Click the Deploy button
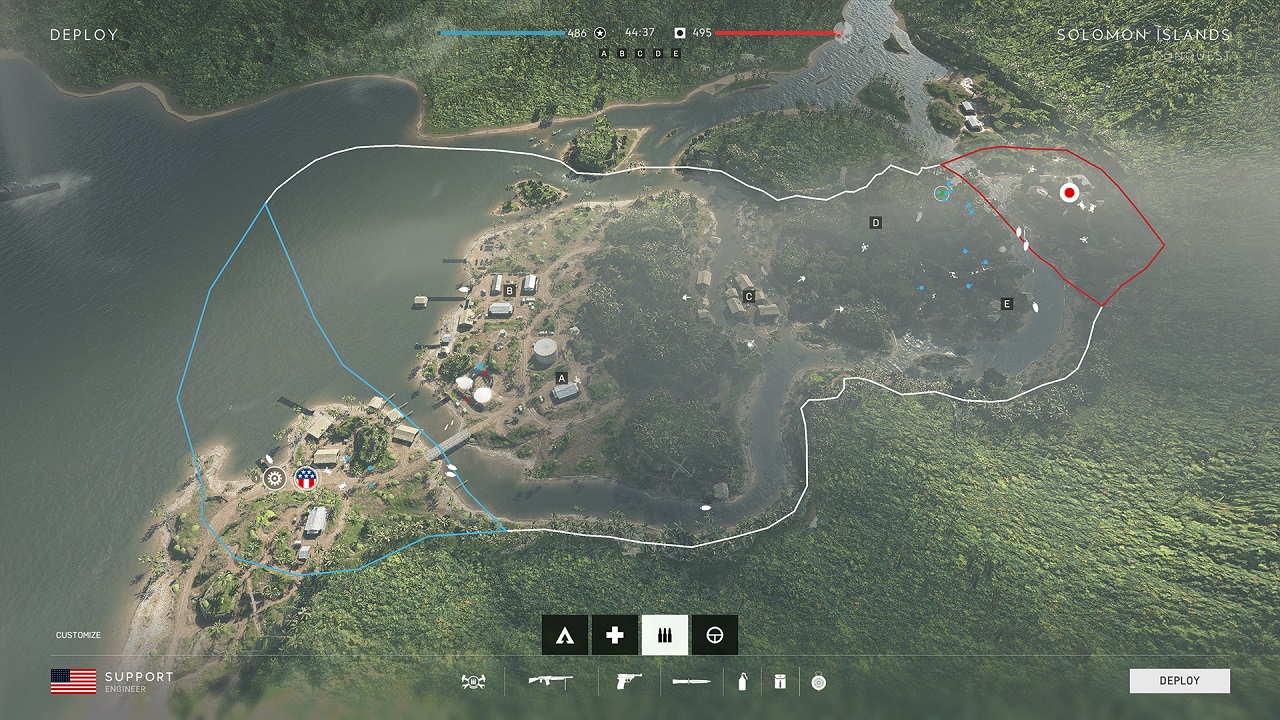This screenshot has height=720, width=1280. pos(1179,681)
